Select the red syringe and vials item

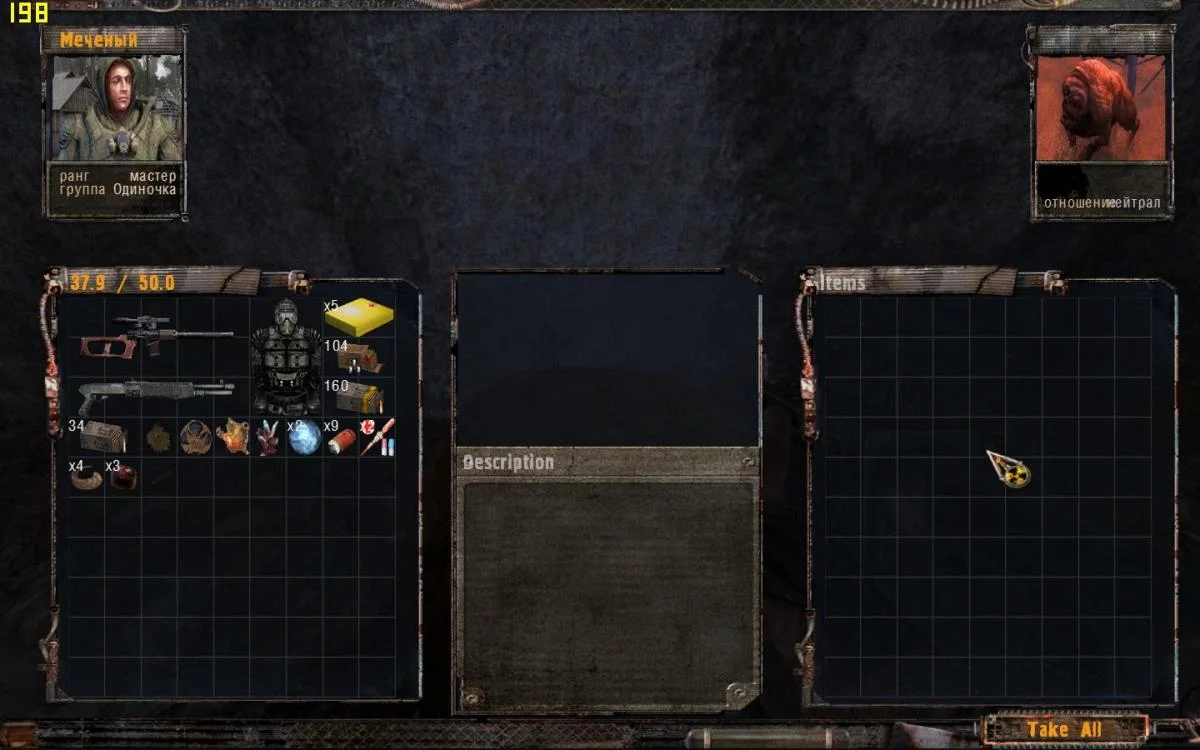377,437
